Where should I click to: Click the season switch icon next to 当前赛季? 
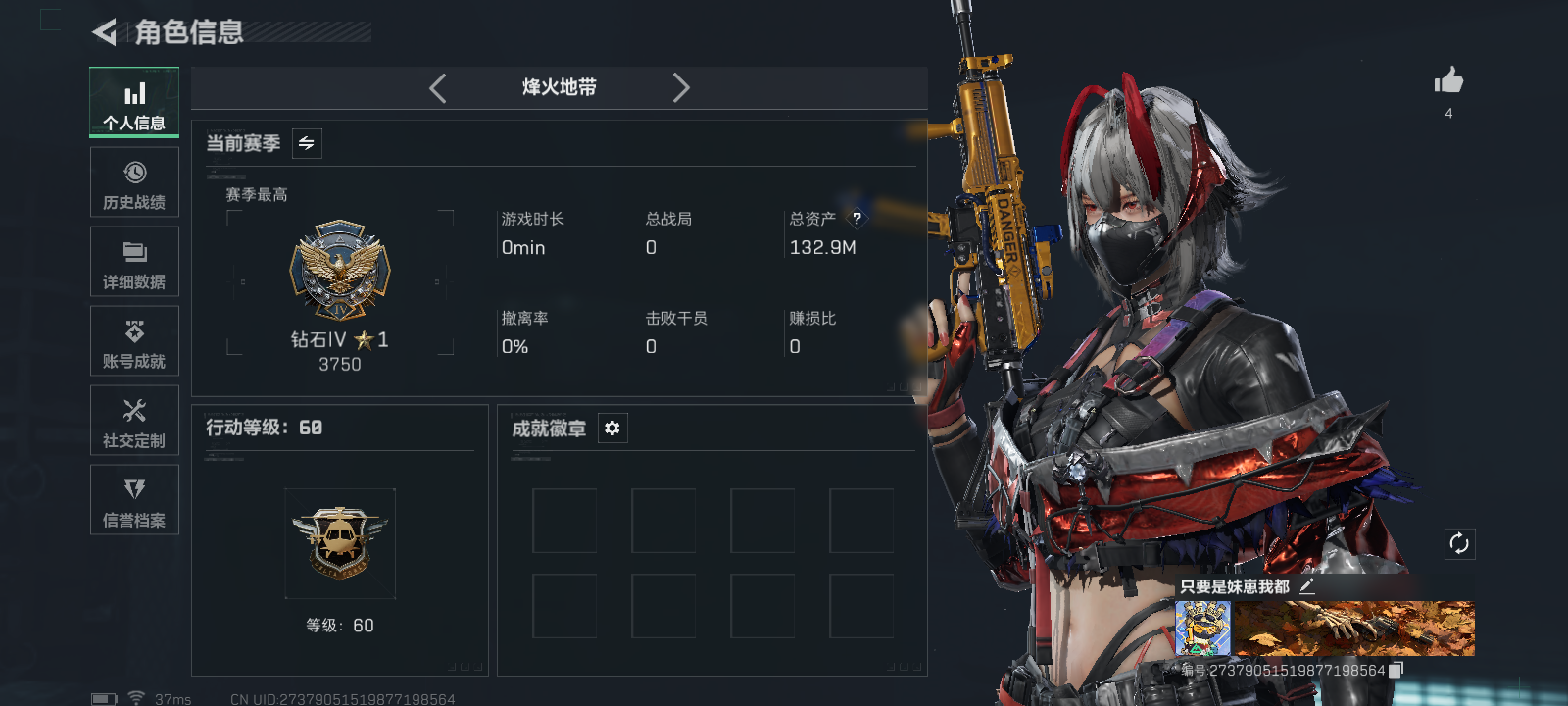coord(305,143)
